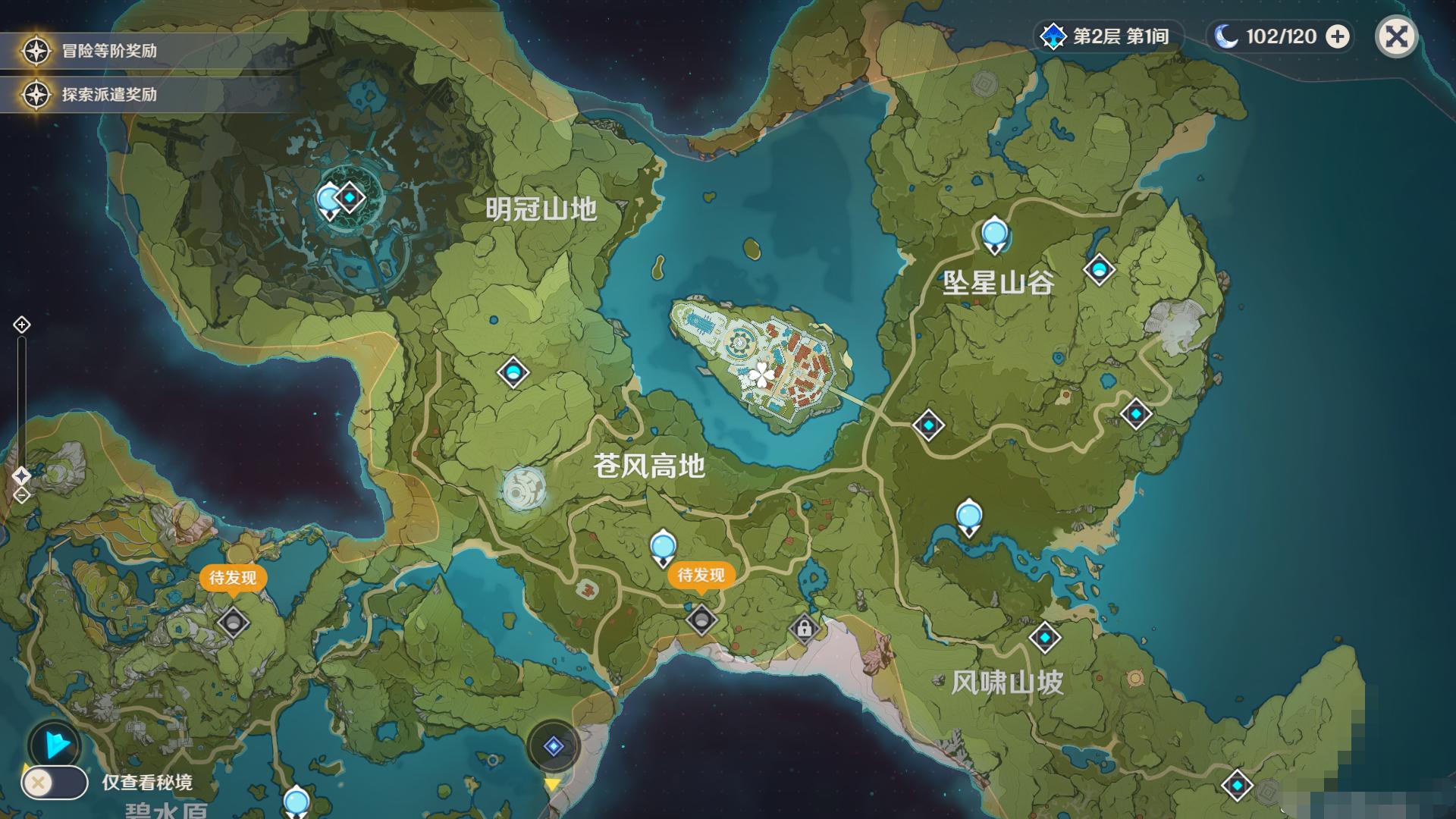Select the domain icon at the bottom center
The height and width of the screenshot is (819, 1456).
point(553,745)
